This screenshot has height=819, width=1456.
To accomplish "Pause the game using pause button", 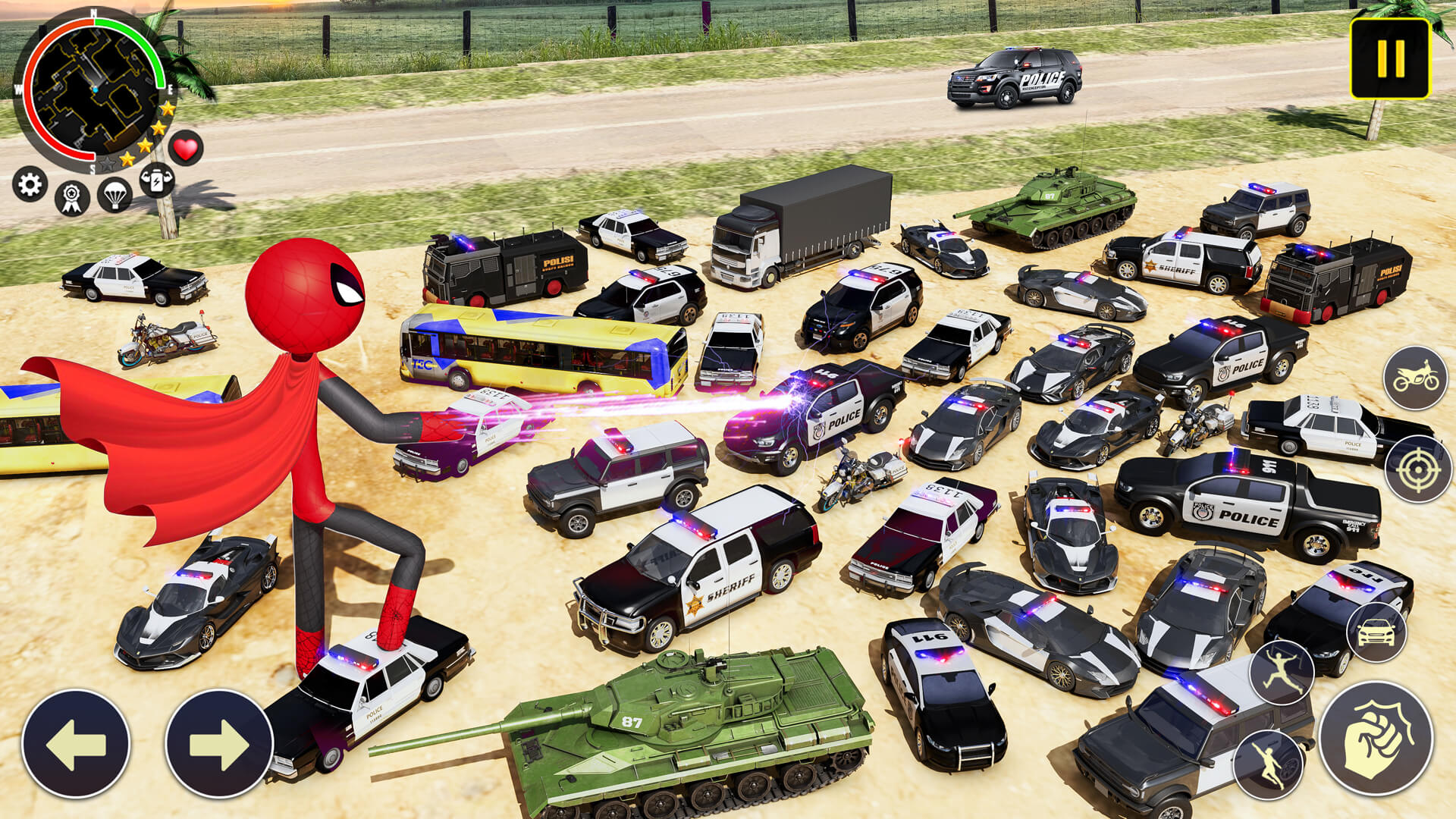I will pyautogui.click(x=1389, y=58).
